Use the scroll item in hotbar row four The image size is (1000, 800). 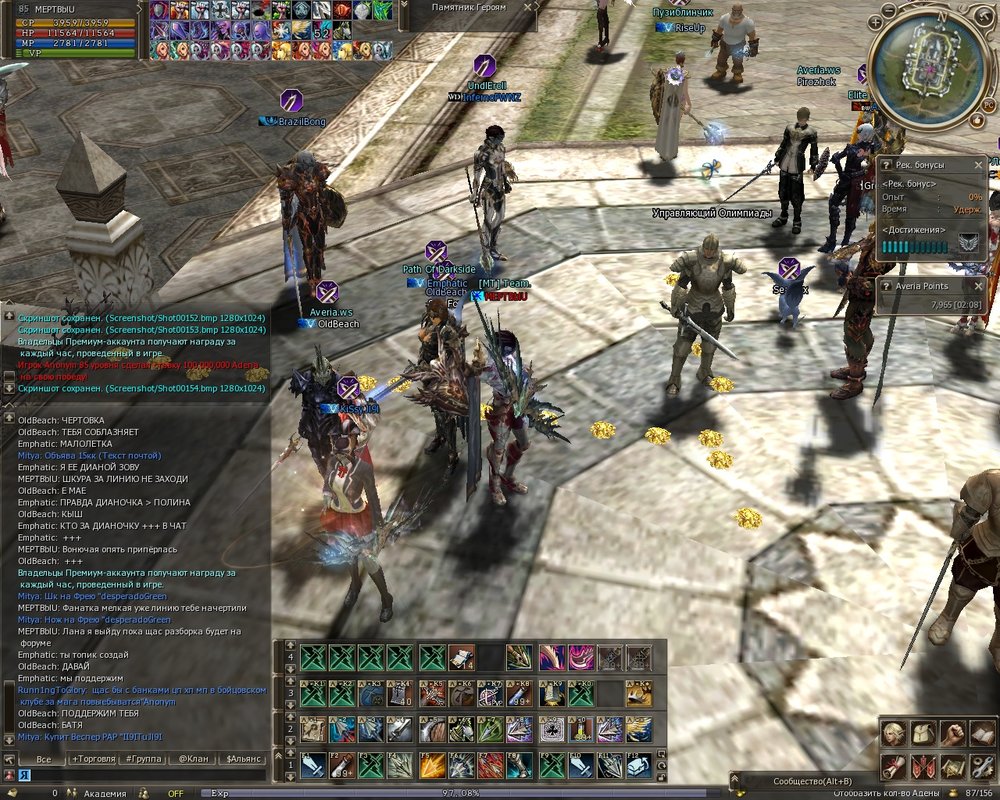[x=461, y=657]
